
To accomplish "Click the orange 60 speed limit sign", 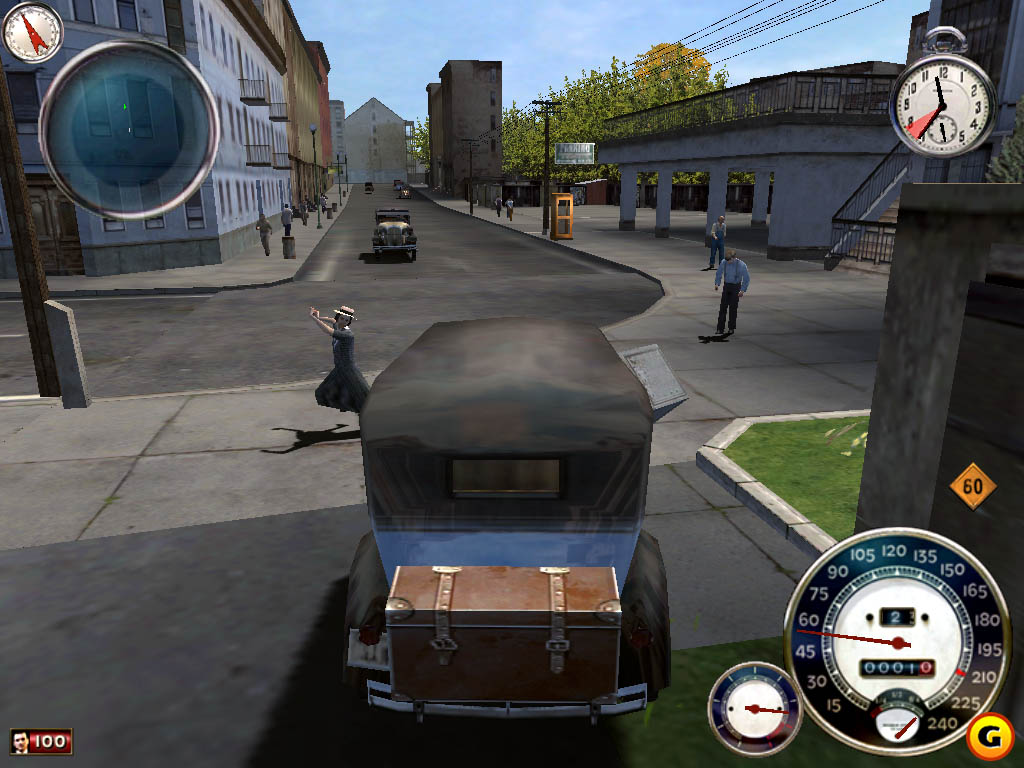I will click(973, 487).
